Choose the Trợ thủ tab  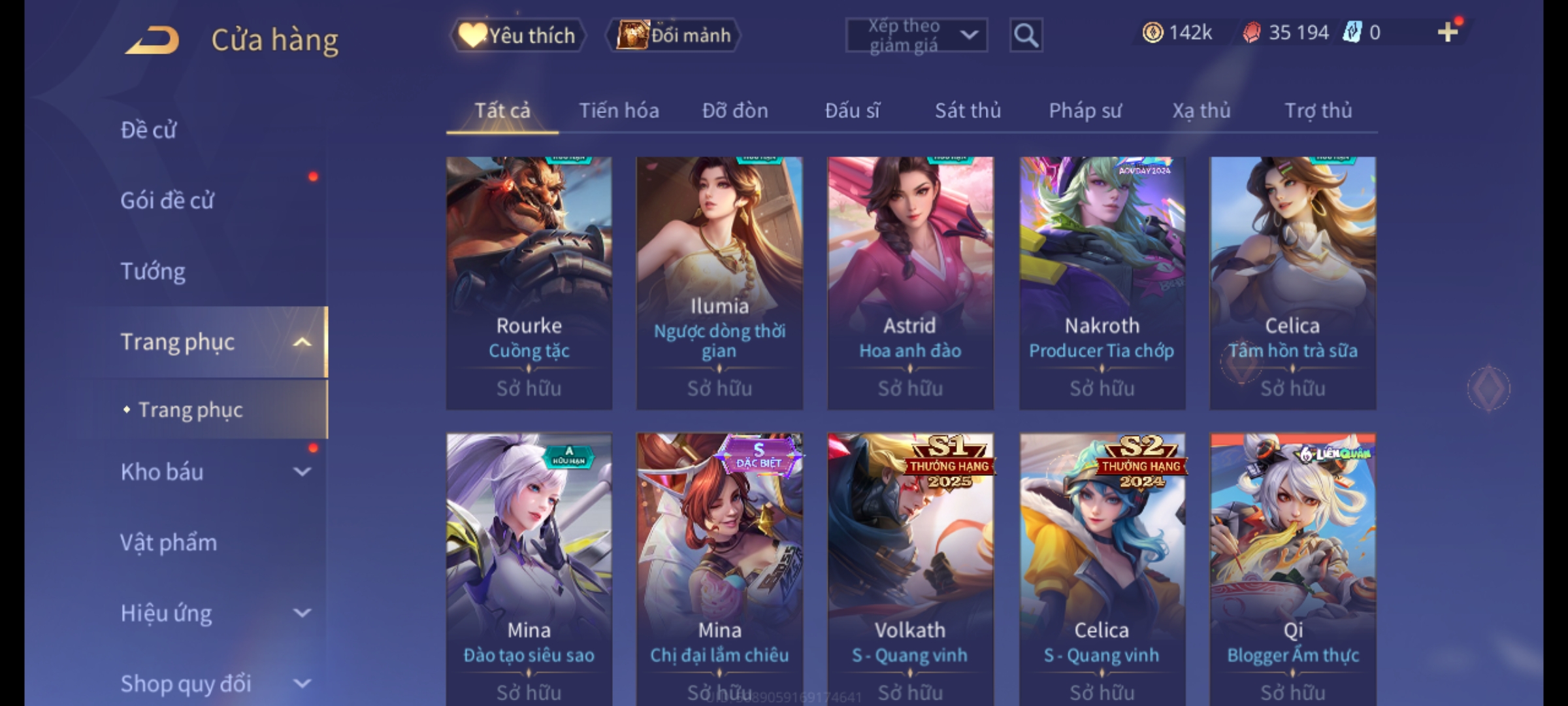[x=1318, y=110]
